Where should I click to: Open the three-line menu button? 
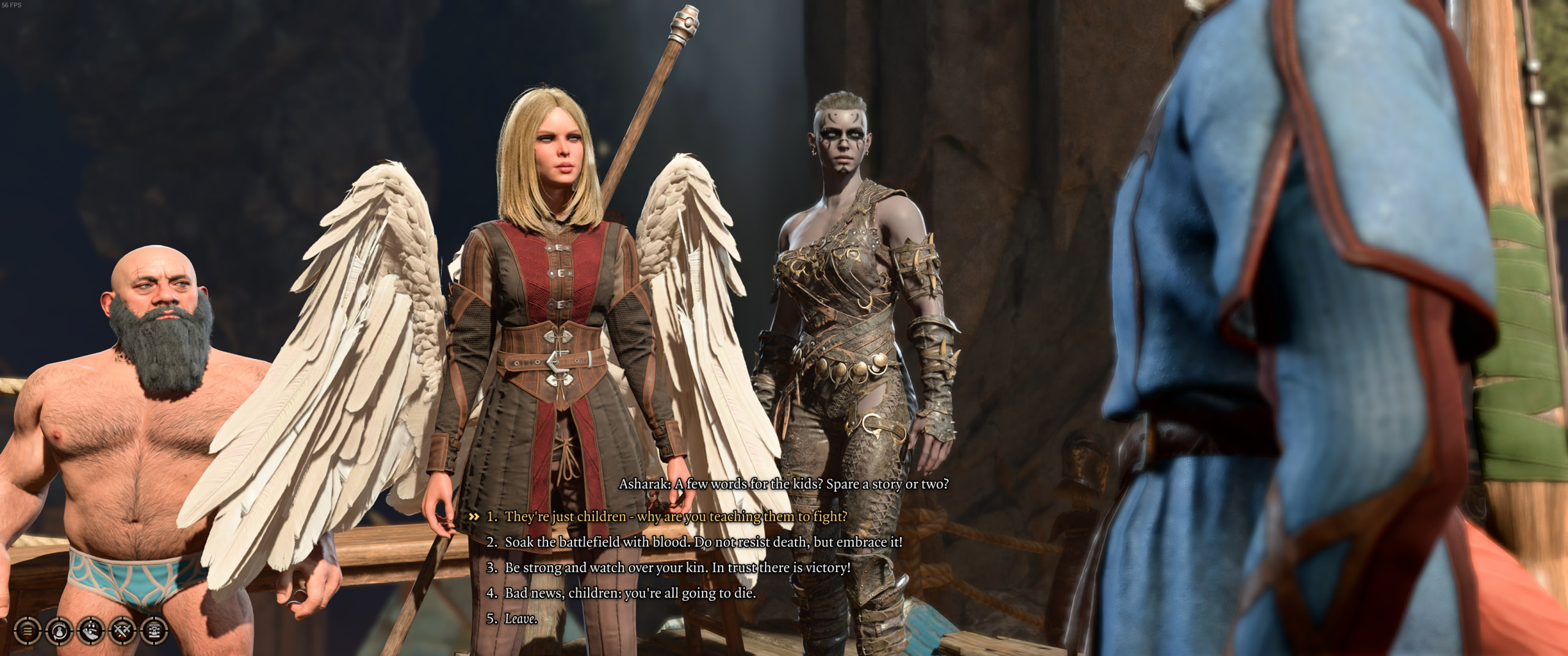tap(28, 630)
